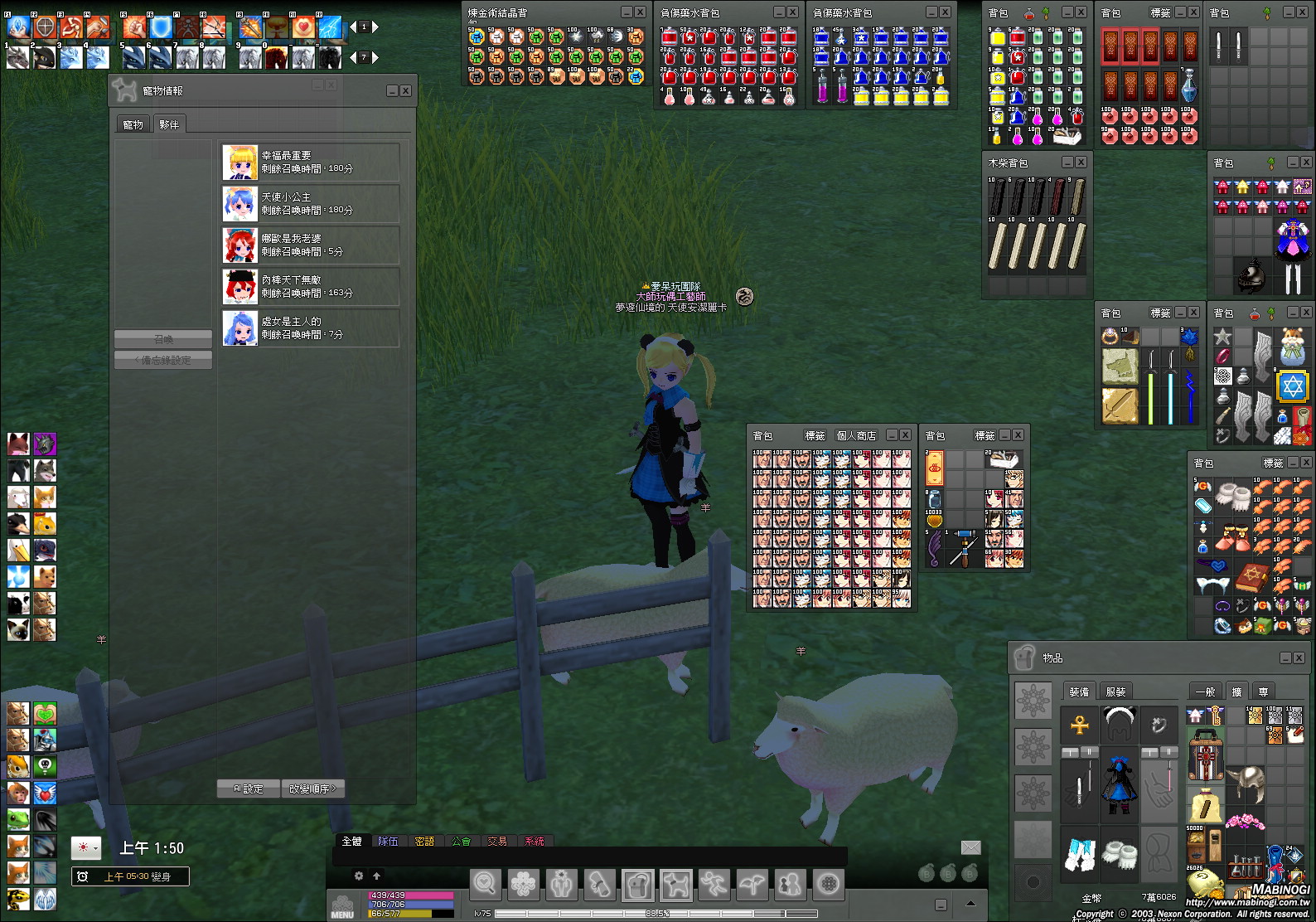Choose partner 天使小公主 from the list

[x=311, y=203]
